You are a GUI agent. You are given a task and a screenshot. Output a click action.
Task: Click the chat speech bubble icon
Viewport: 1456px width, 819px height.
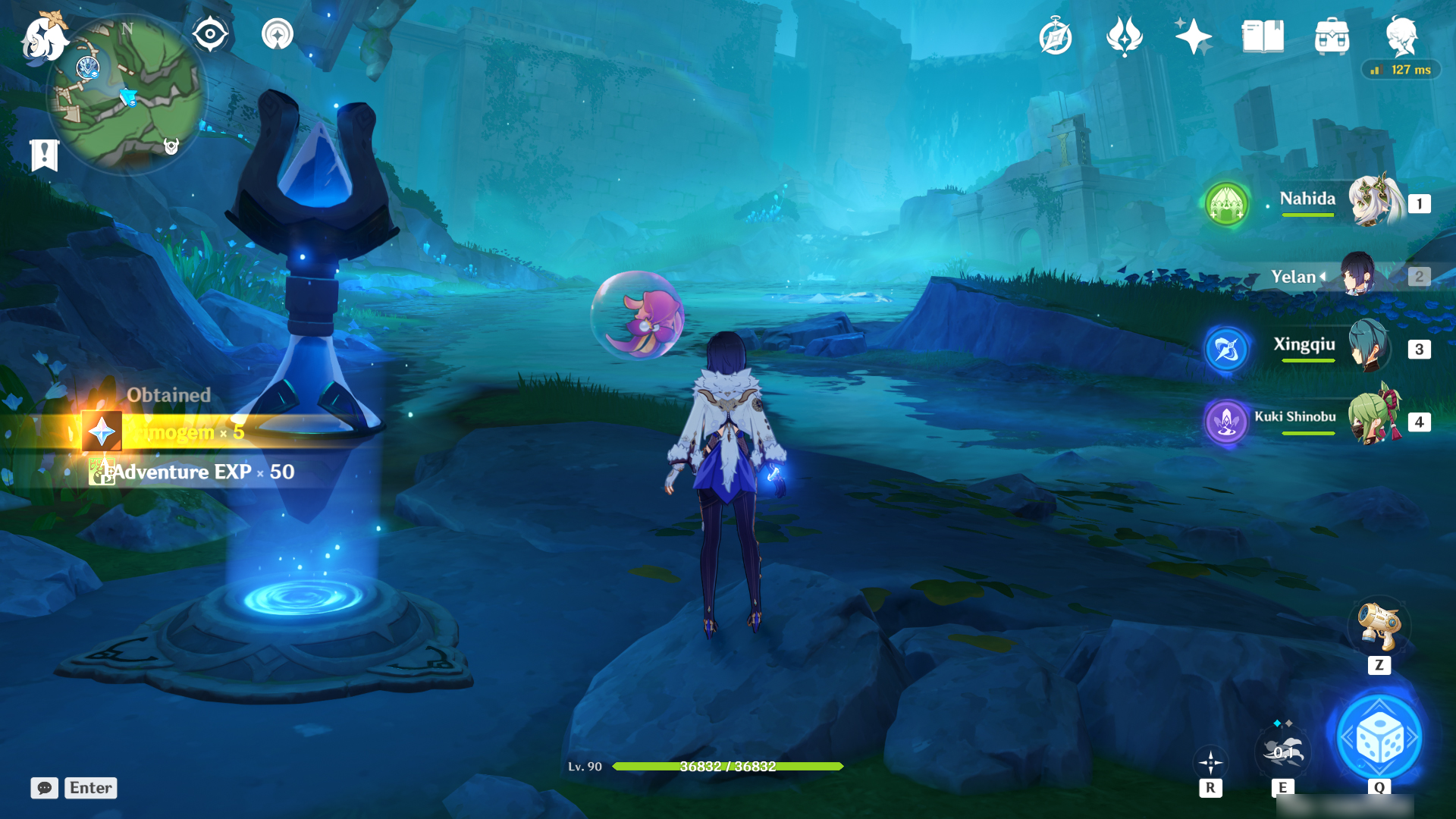coord(45,789)
